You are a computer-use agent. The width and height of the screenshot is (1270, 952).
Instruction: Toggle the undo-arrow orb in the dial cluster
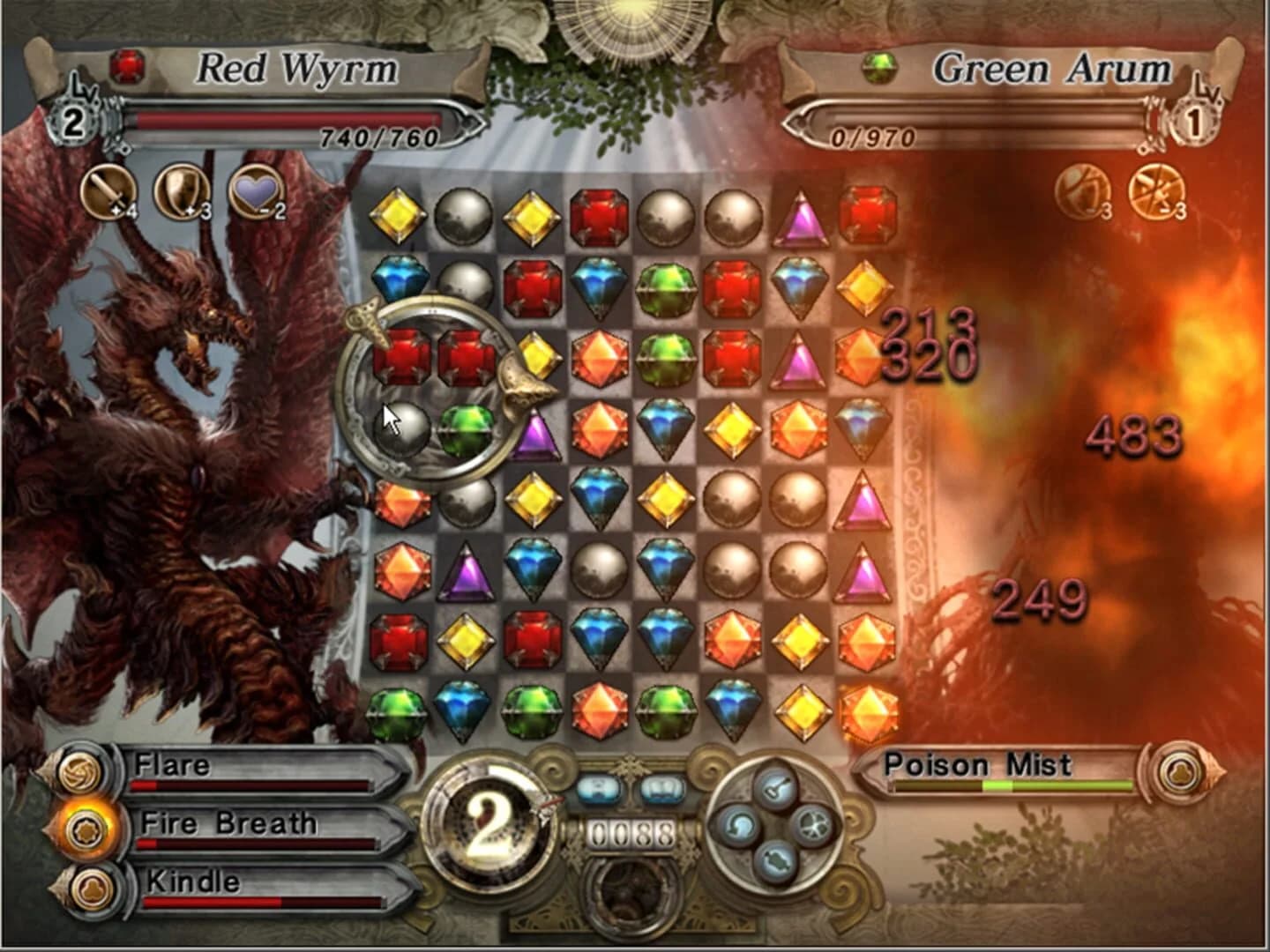pyautogui.click(x=741, y=827)
